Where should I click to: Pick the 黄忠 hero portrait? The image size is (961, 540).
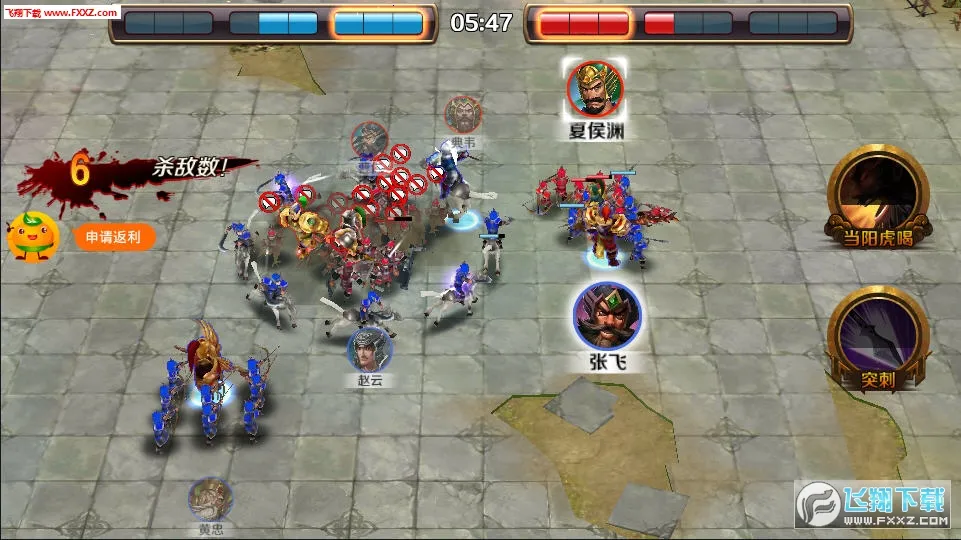tap(210, 498)
